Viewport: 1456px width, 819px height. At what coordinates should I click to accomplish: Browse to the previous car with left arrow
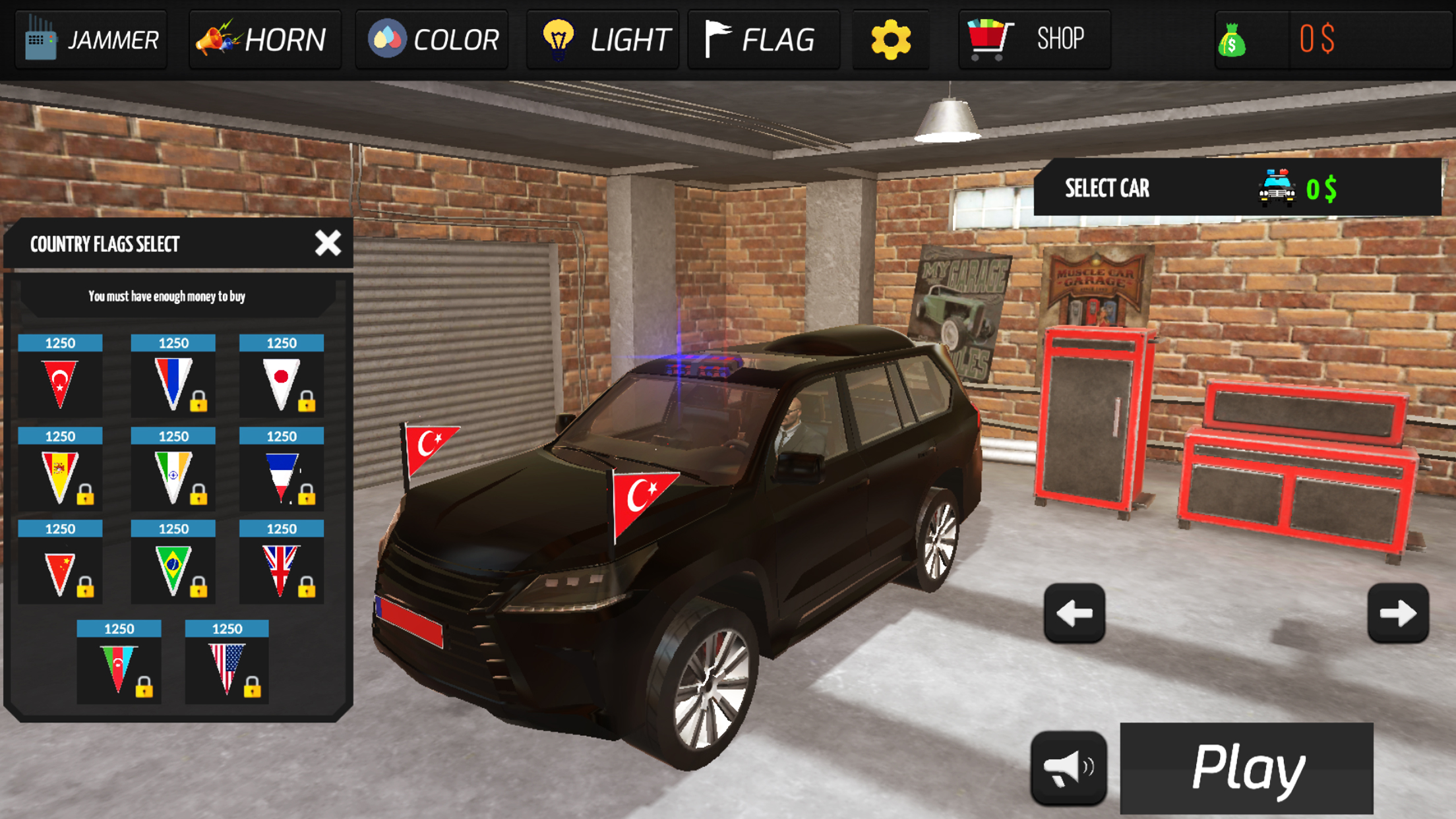coord(1074,614)
